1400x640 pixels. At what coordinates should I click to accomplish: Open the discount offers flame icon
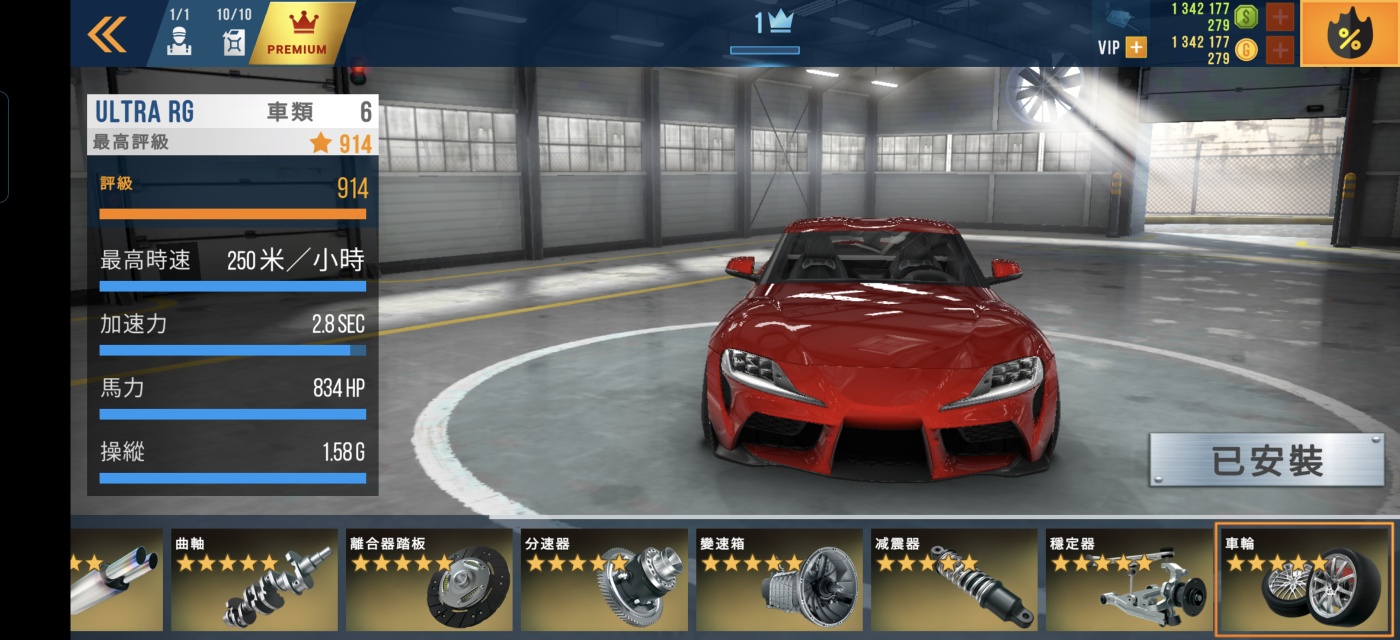(x=1349, y=34)
